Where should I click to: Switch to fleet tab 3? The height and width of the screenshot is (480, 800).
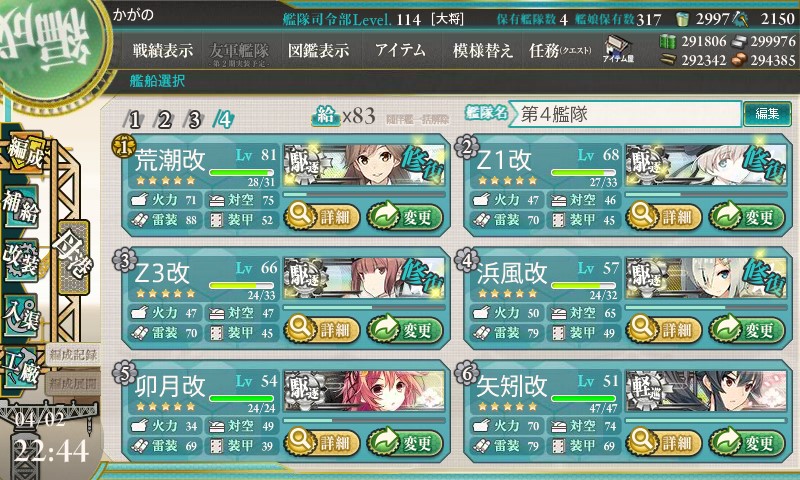pyautogui.click(x=195, y=119)
